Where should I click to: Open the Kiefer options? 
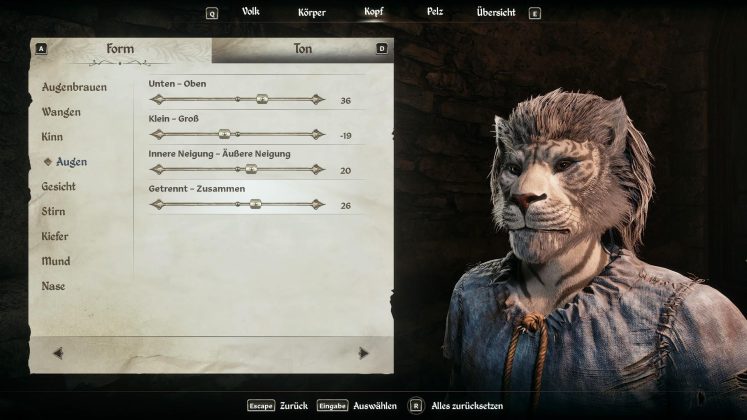click(55, 236)
